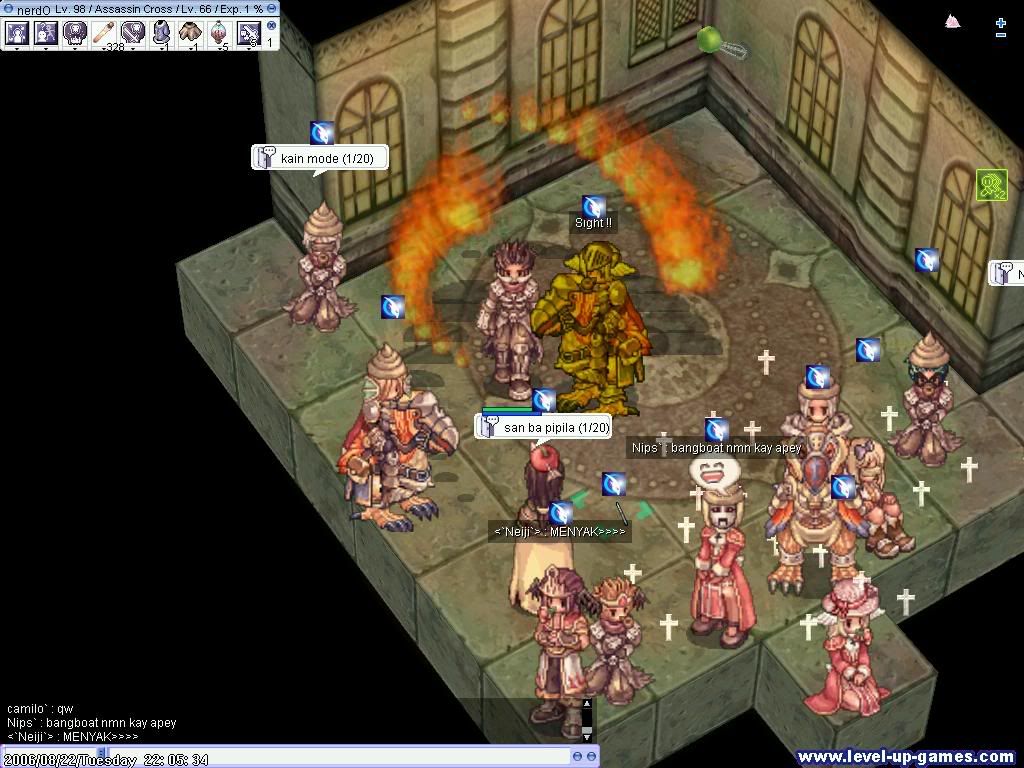Enter the 'kain mode (1/20)' chat room

(319, 158)
